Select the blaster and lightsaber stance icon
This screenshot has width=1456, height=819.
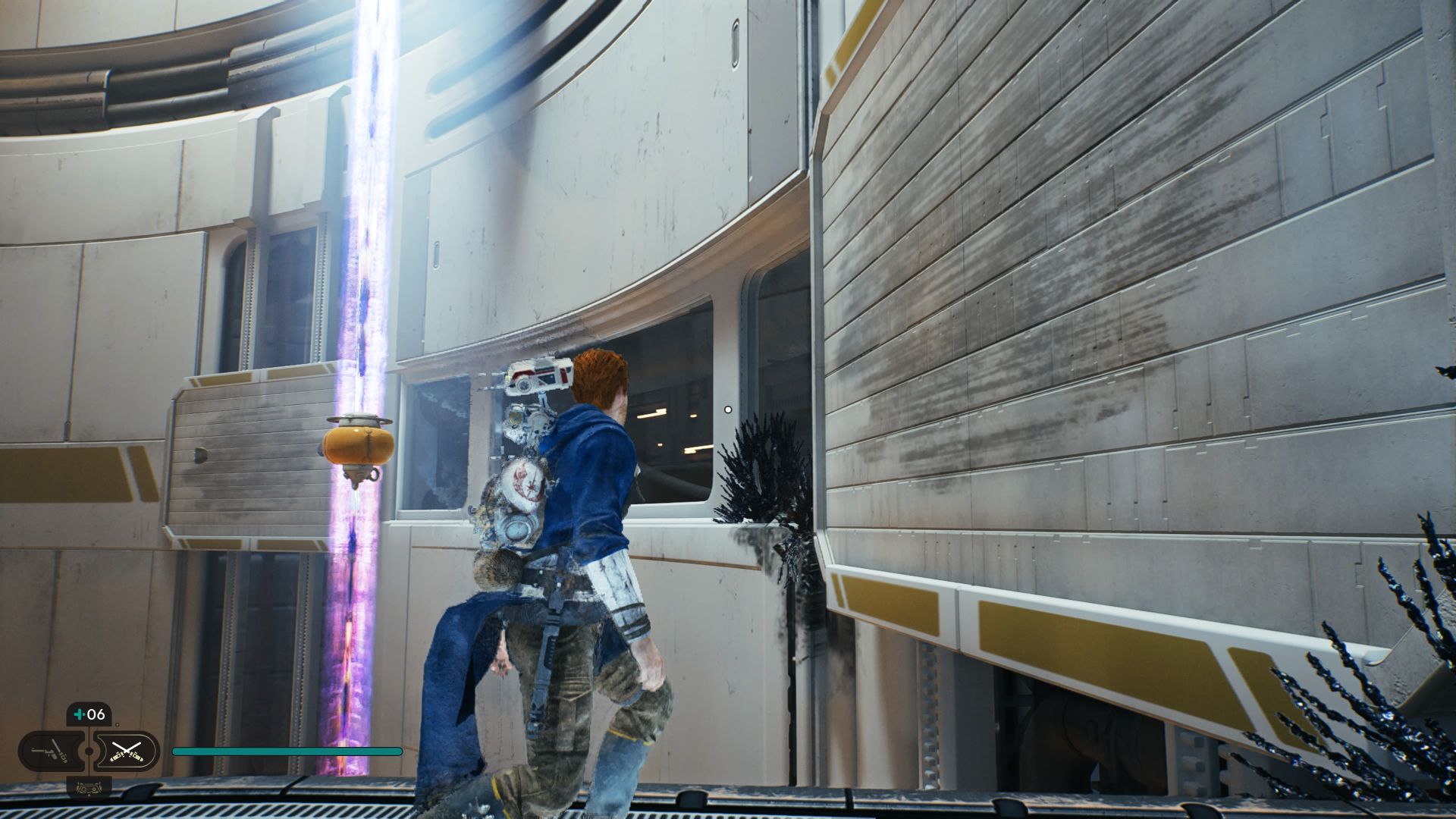coord(51,752)
